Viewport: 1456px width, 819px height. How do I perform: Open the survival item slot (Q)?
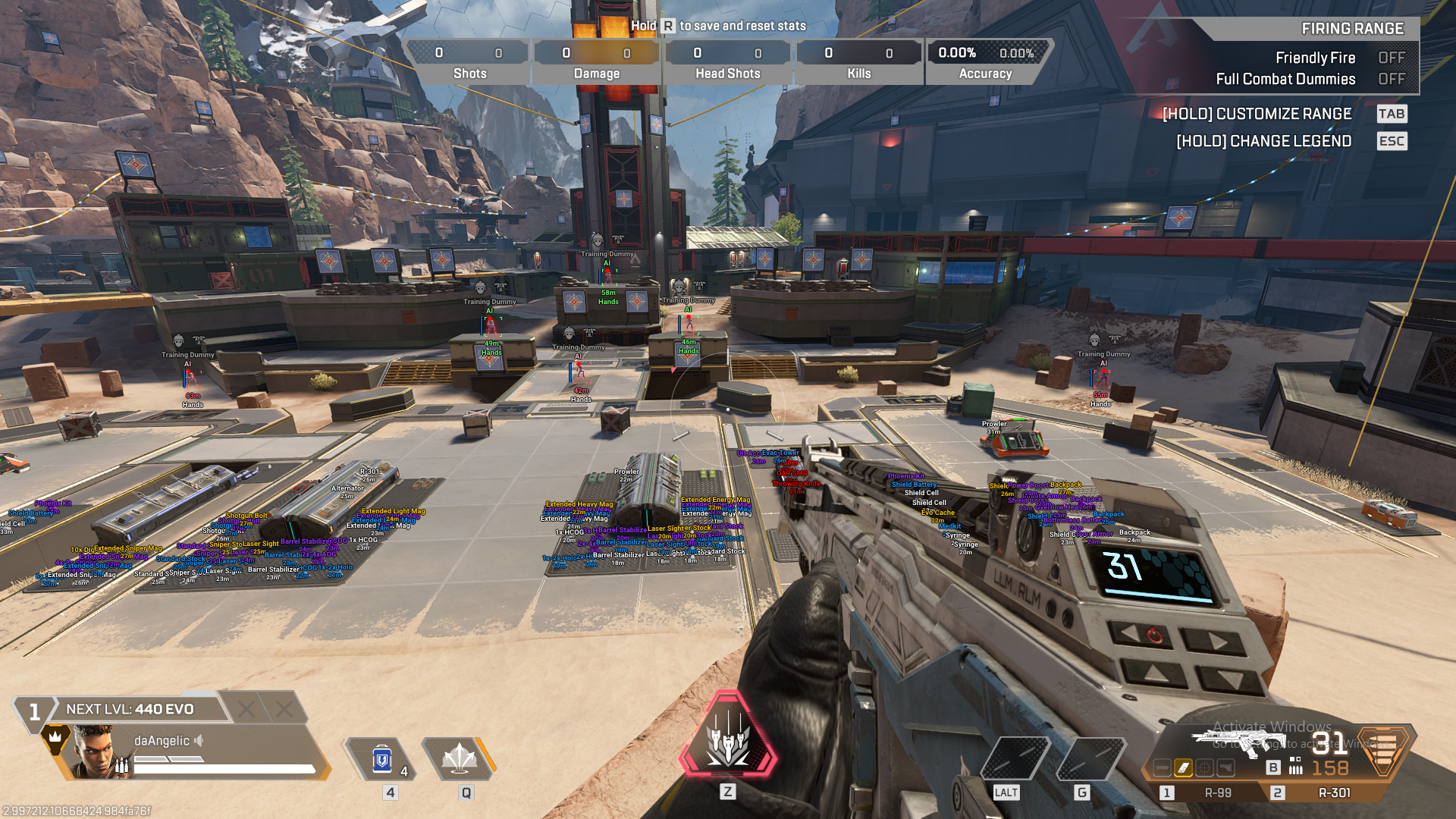tap(461, 758)
